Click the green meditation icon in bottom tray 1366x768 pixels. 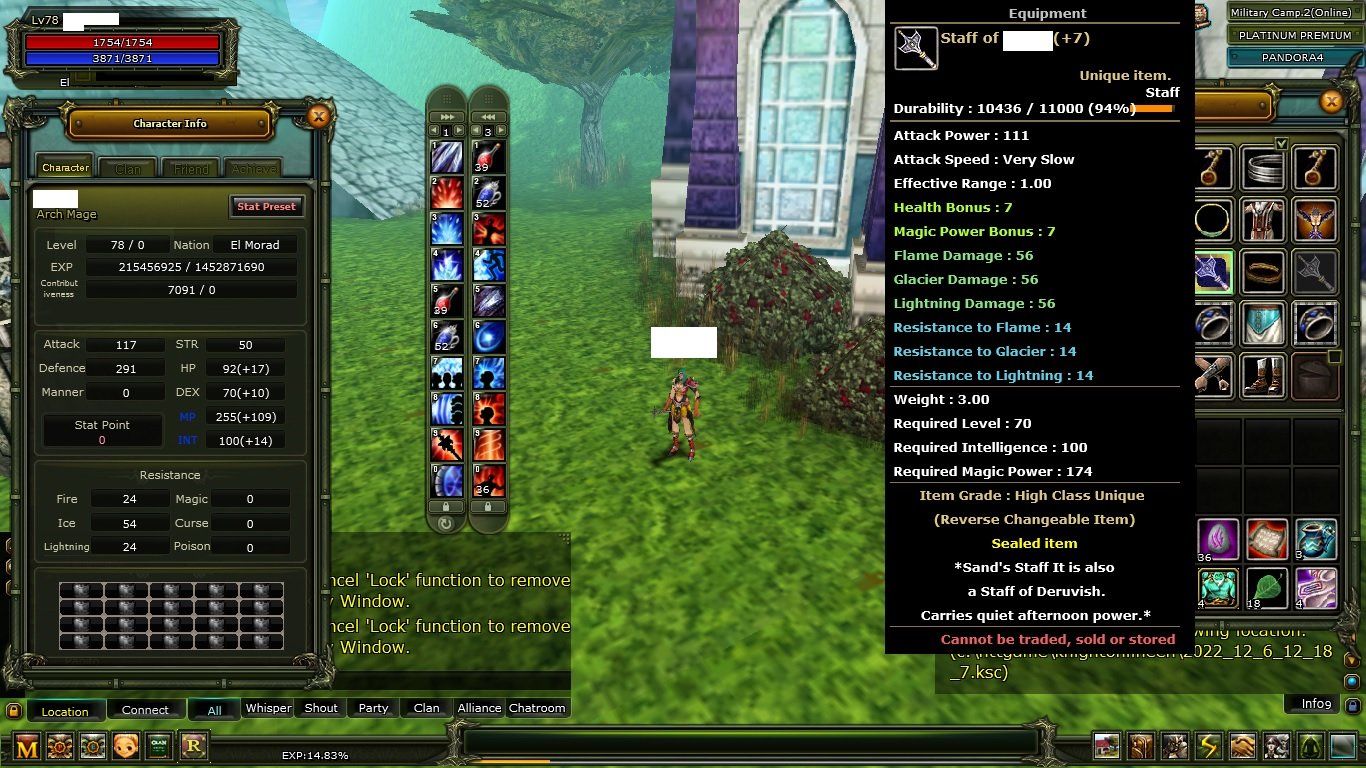pyautogui.click(x=1310, y=746)
